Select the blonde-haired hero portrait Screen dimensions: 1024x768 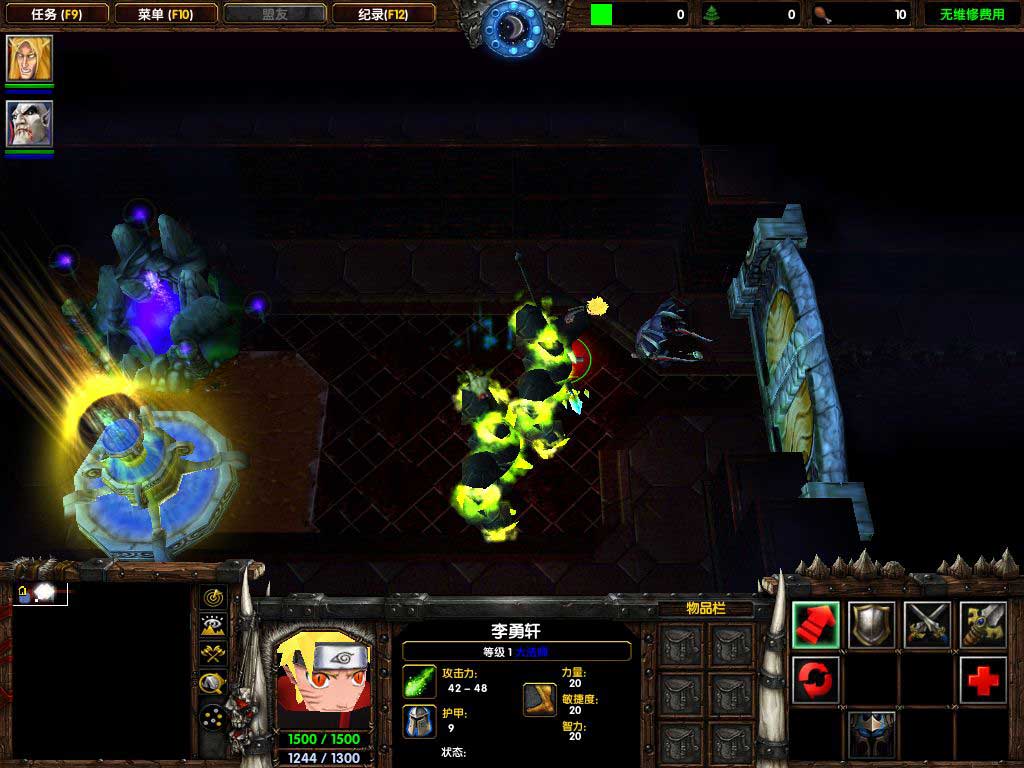click(29, 58)
